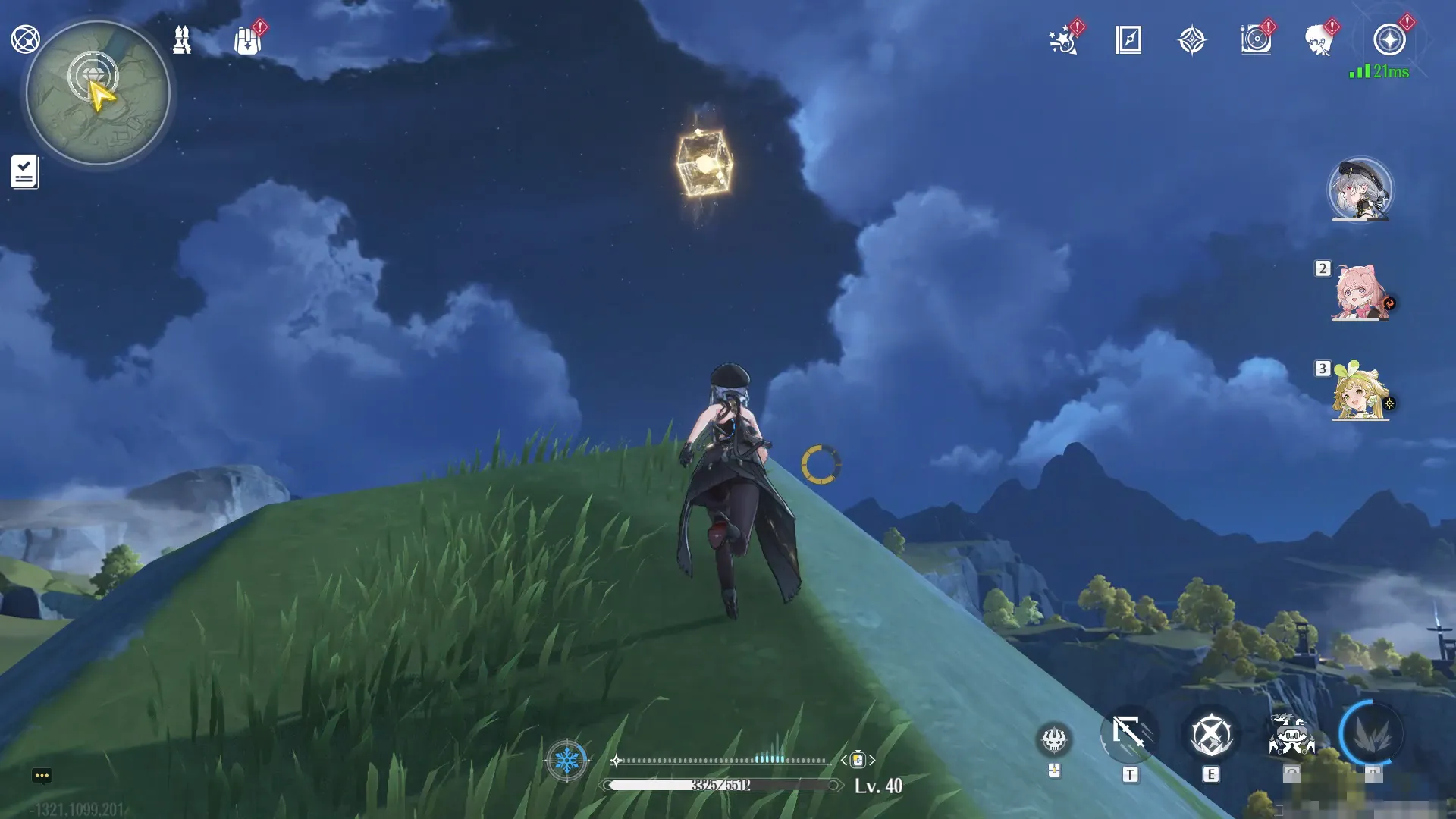Select the two-figures icon beside the minimap
1456x819 pixels.
[x=182, y=40]
